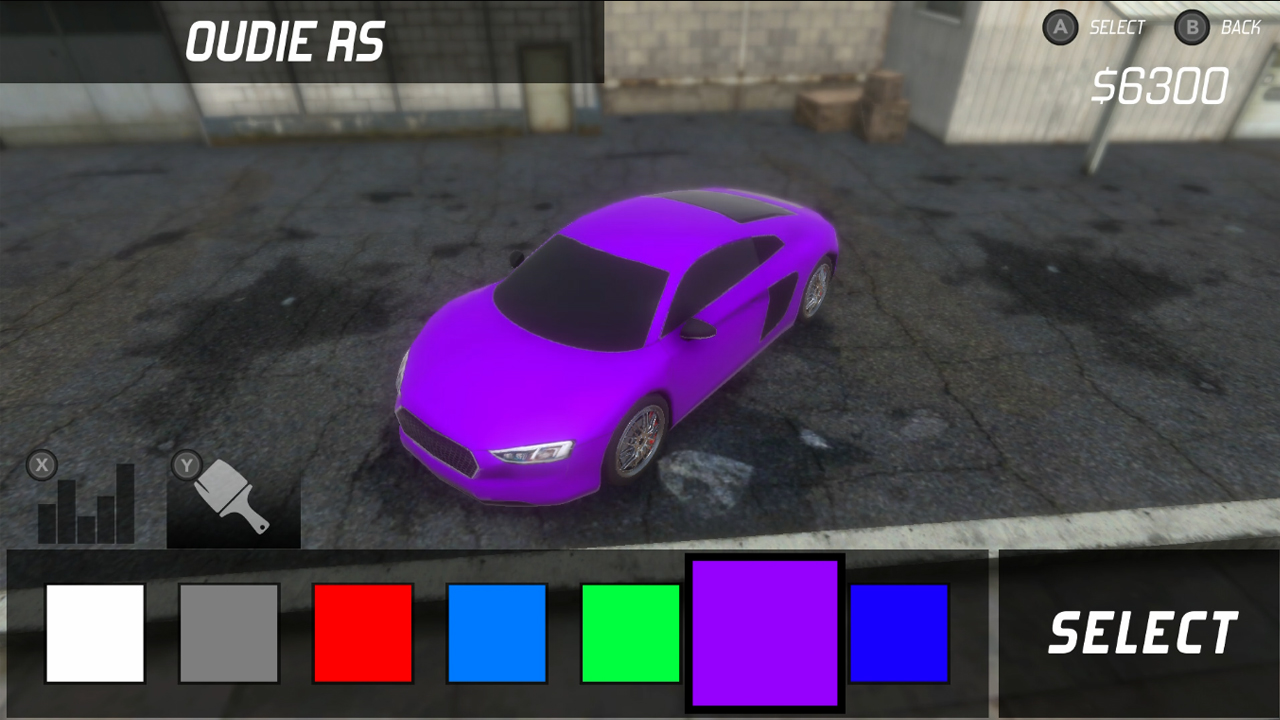Viewport: 1280px width, 720px height.
Task: Choose the dark blue paint color
Action: tap(900, 631)
